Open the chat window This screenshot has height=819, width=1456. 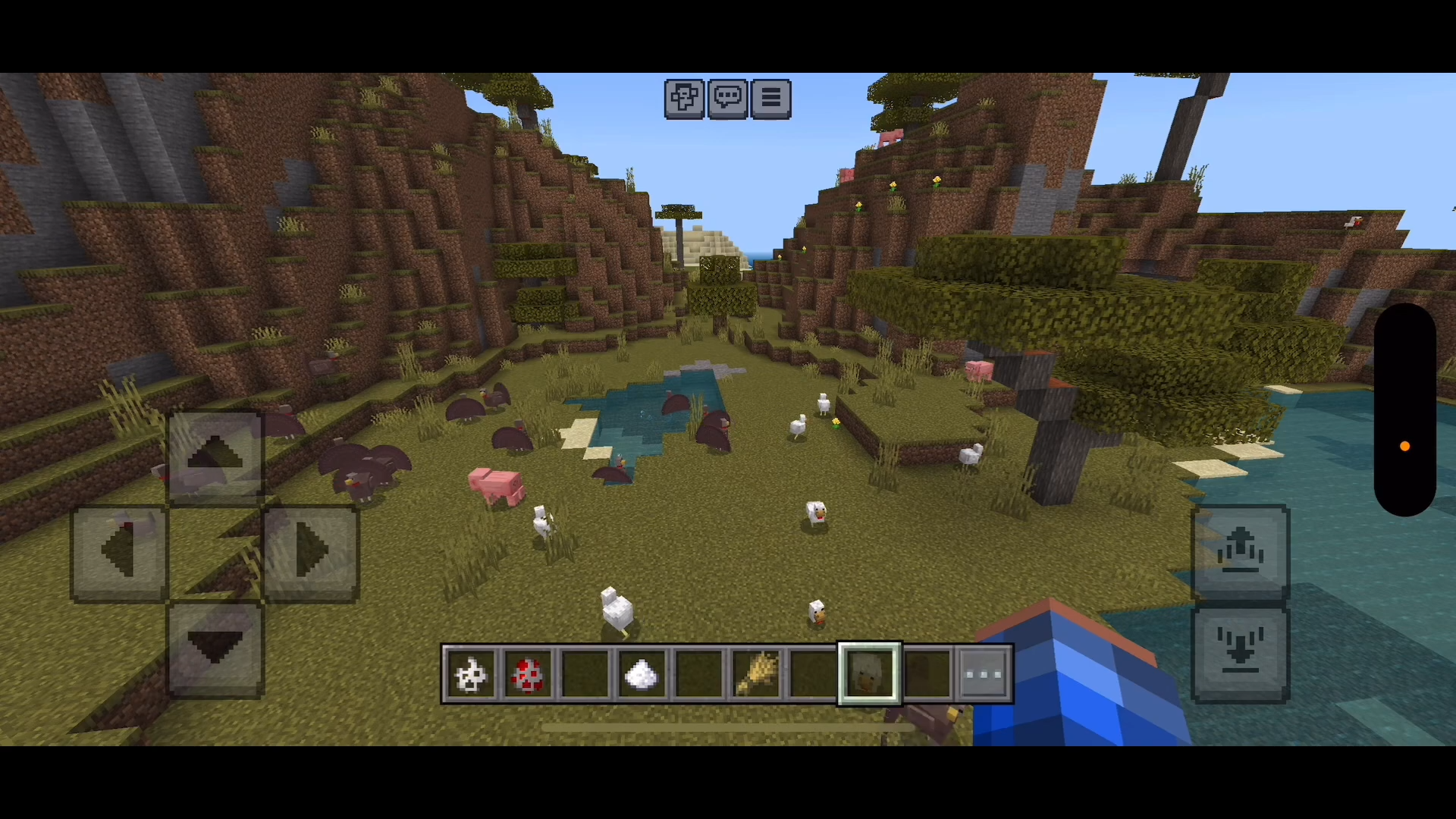(x=727, y=99)
